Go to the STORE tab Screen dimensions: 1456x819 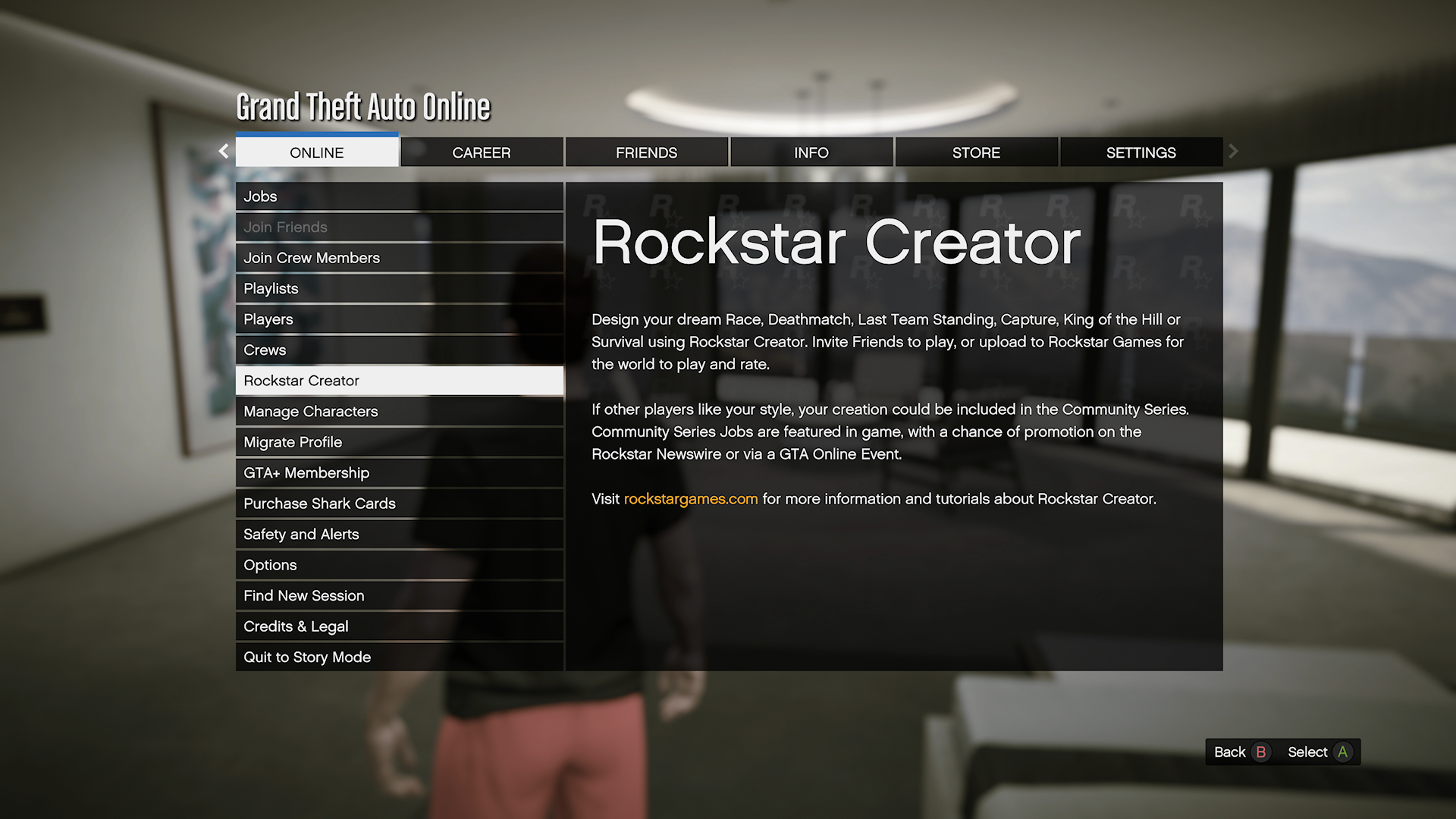click(976, 152)
